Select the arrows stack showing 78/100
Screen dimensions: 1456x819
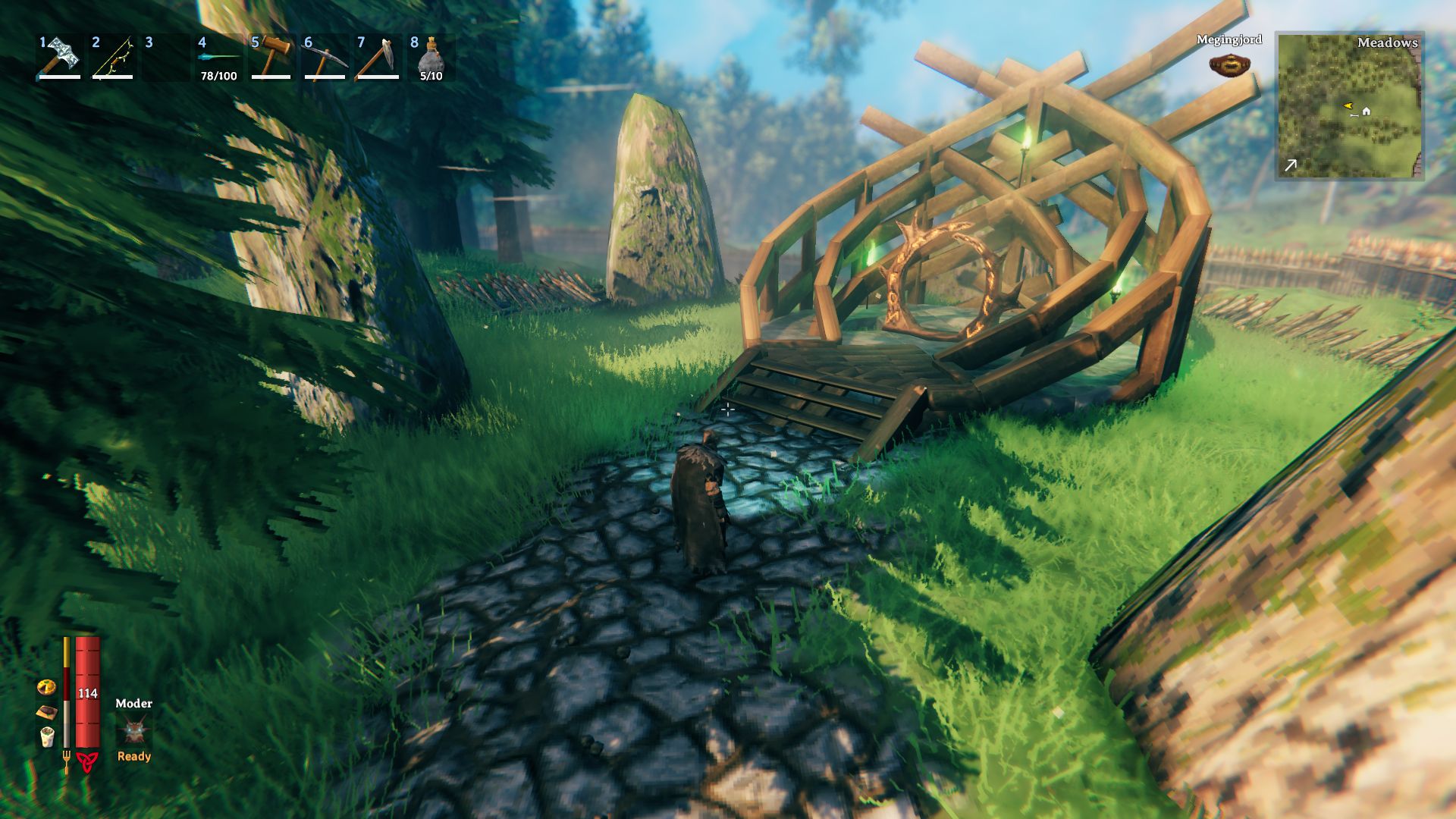(x=218, y=58)
